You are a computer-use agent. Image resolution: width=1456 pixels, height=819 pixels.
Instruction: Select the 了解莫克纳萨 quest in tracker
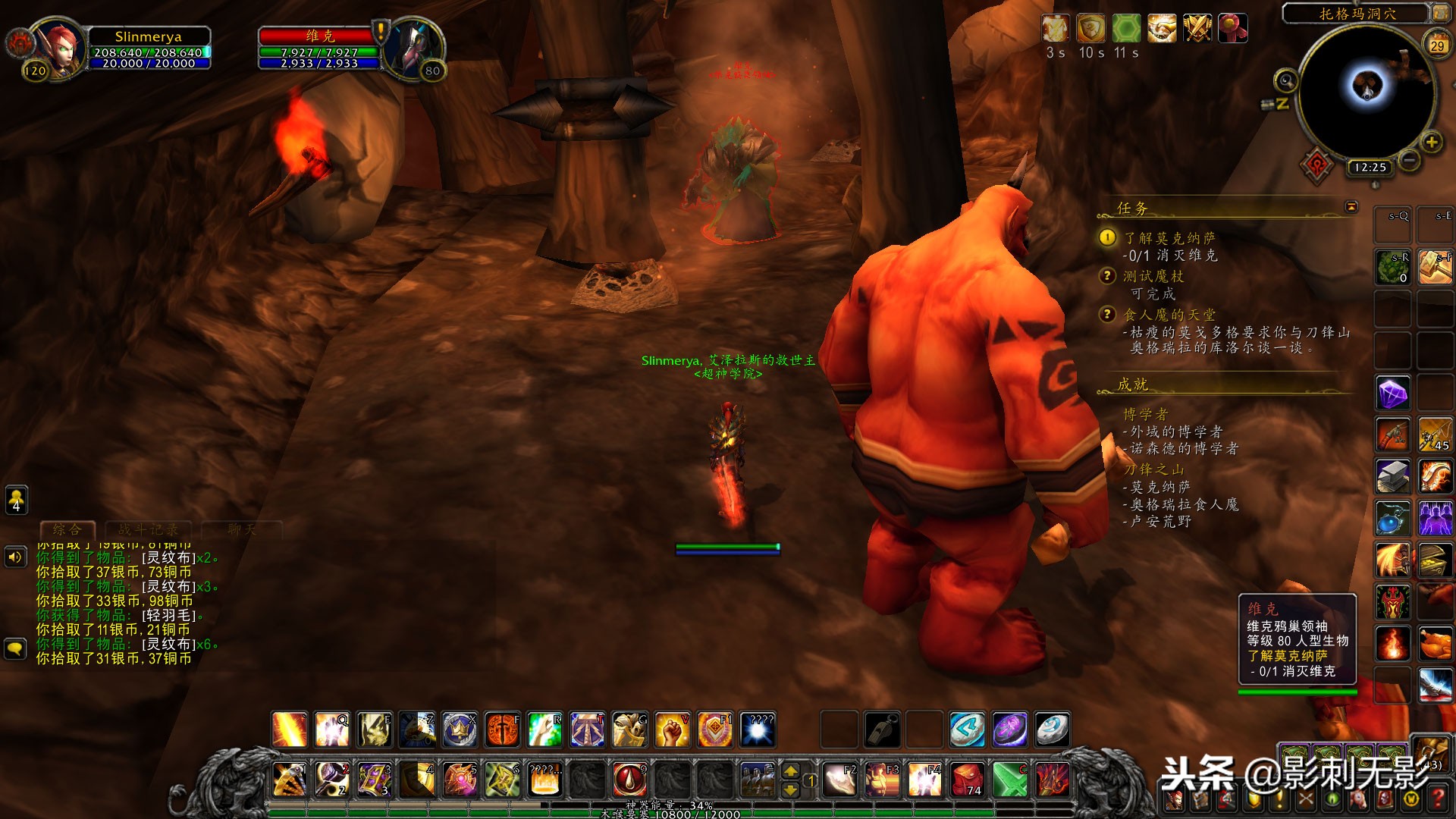pos(1169,238)
